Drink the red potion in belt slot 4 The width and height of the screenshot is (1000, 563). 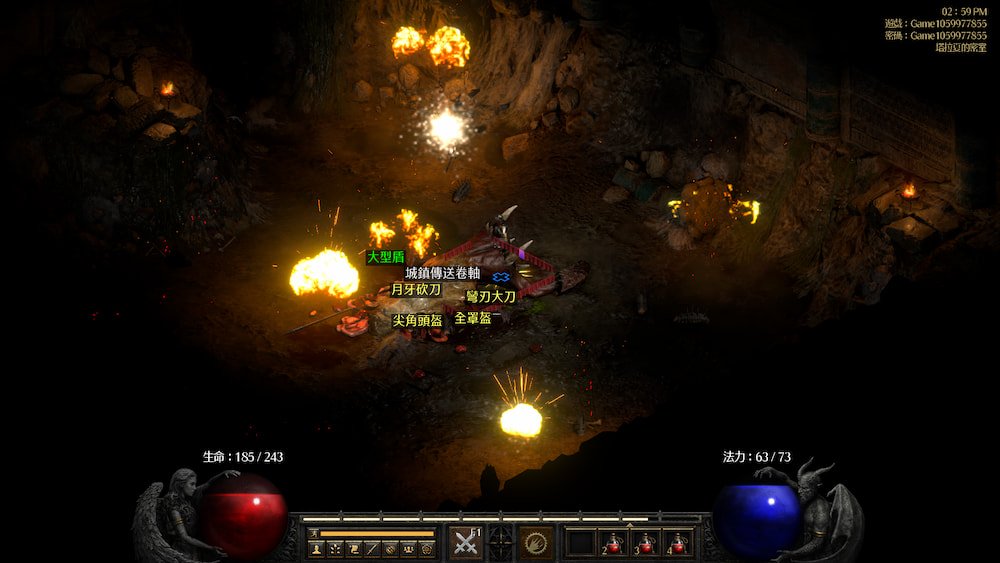677,543
